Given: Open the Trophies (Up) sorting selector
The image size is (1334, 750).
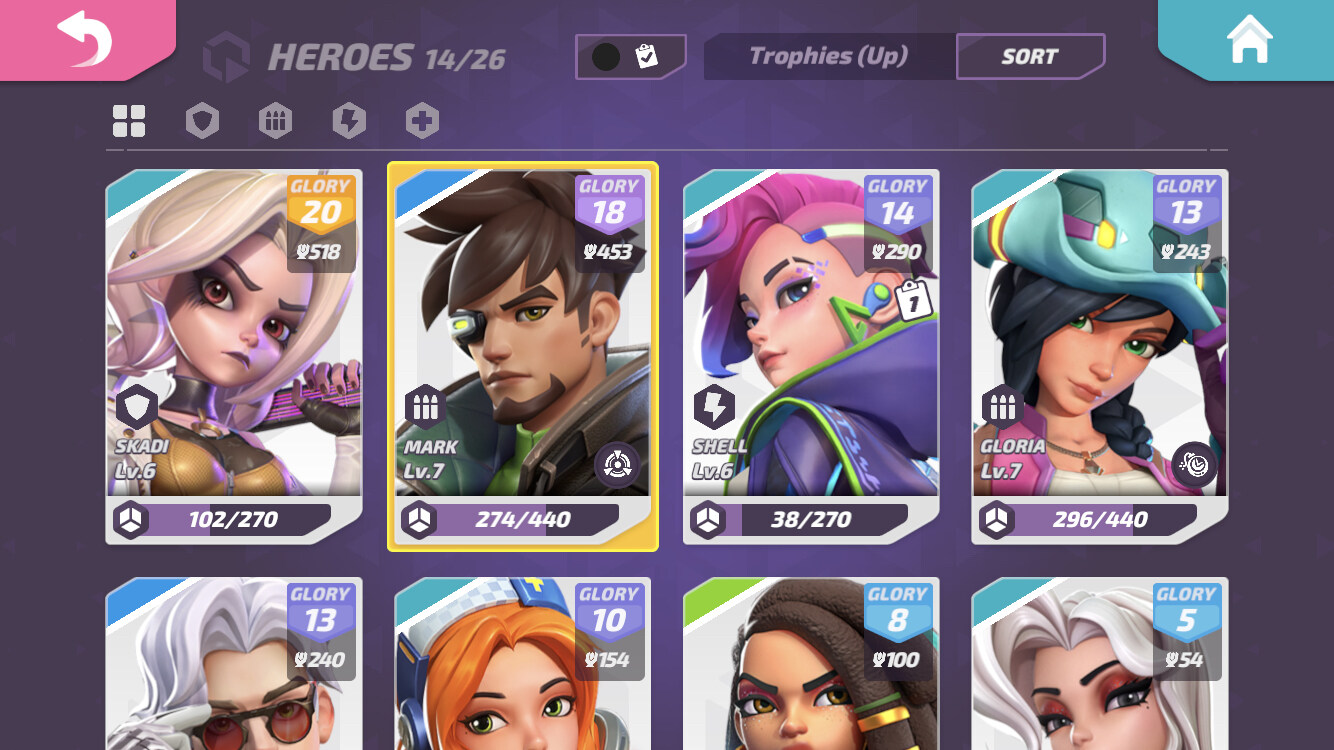Looking at the screenshot, I should 828,57.
